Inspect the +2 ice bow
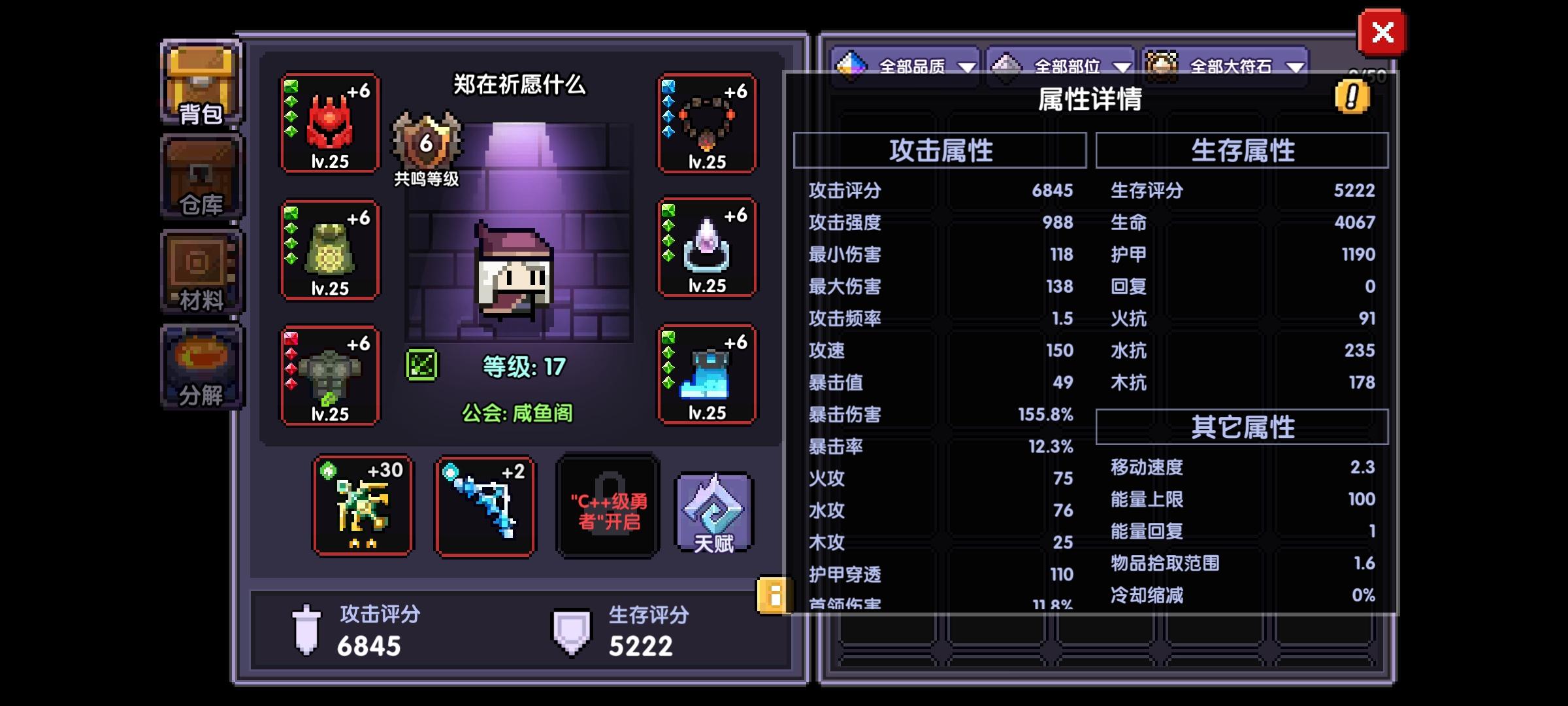1568x706 pixels. [x=485, y=507]
